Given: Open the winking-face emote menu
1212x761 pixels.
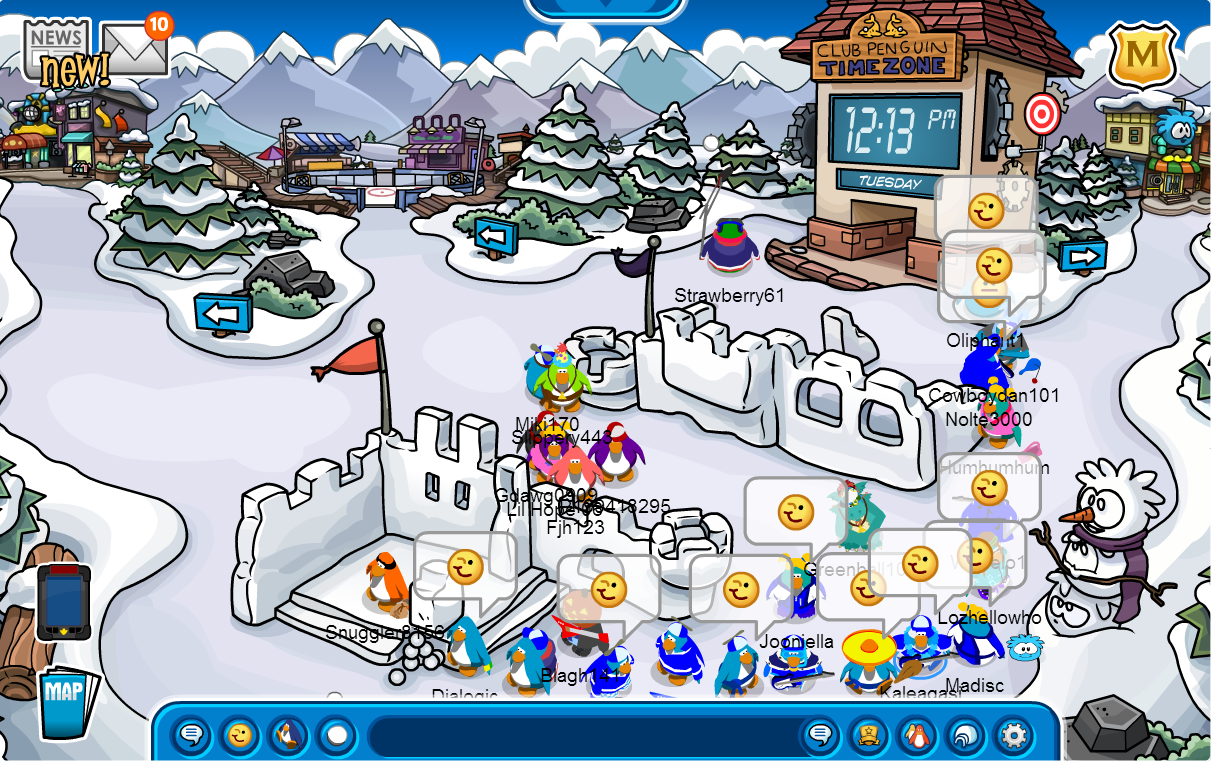Looking at the screenshot, I should [240, 736].
